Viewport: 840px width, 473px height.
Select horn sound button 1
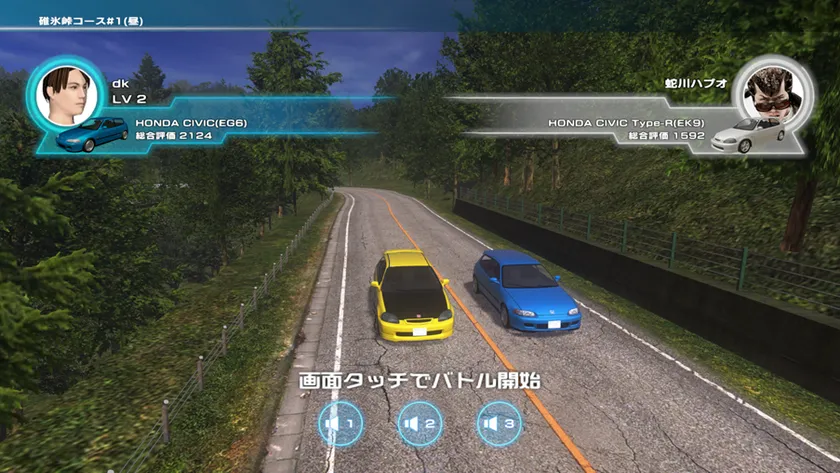click(x=340, y=423)
